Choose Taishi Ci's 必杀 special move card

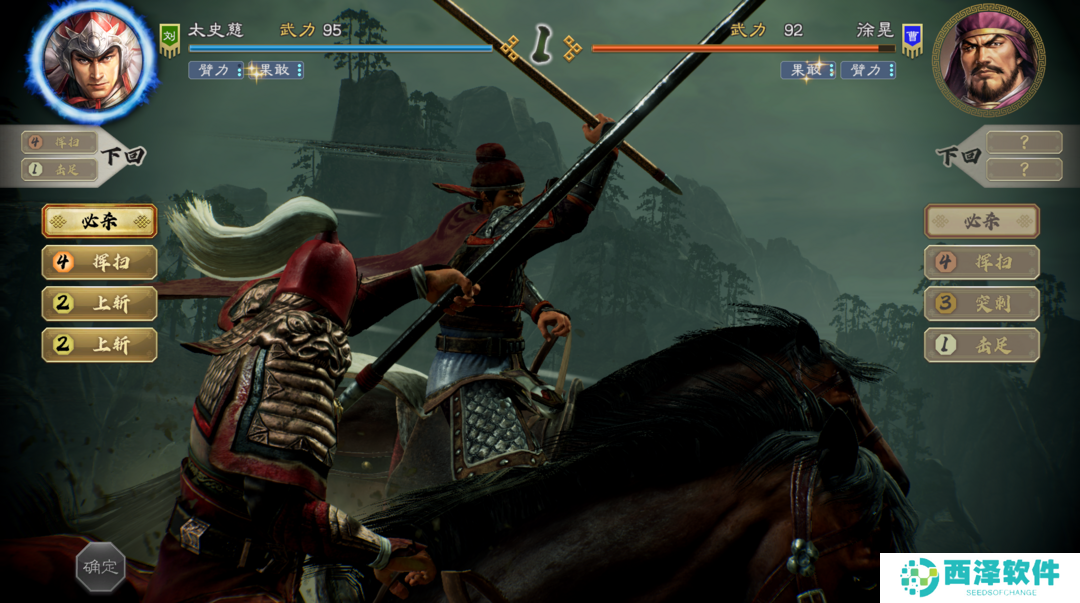[x=99, y=221]
